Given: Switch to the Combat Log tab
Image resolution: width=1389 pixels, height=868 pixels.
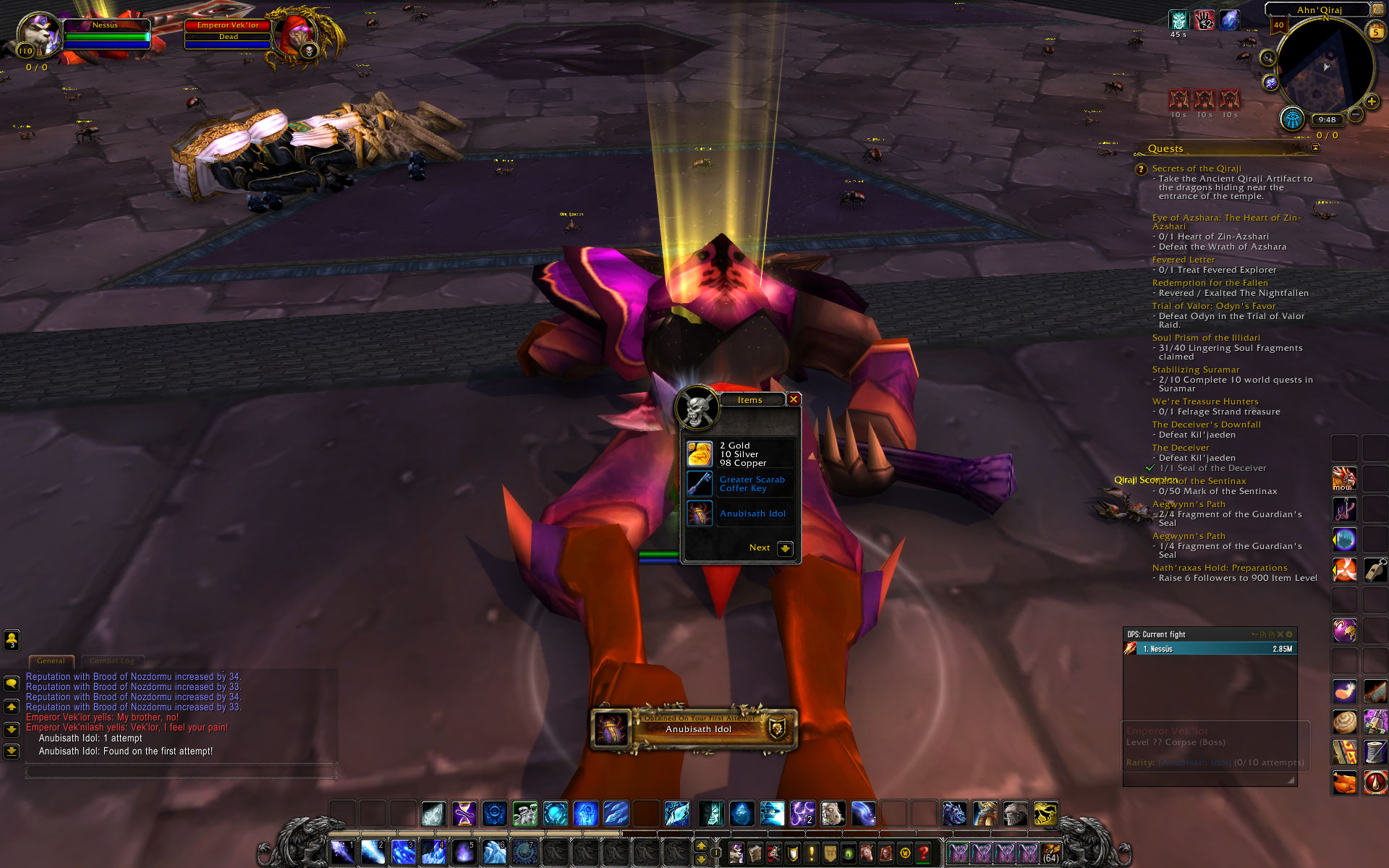Looking at the screenshot, I should click(112, 660).
